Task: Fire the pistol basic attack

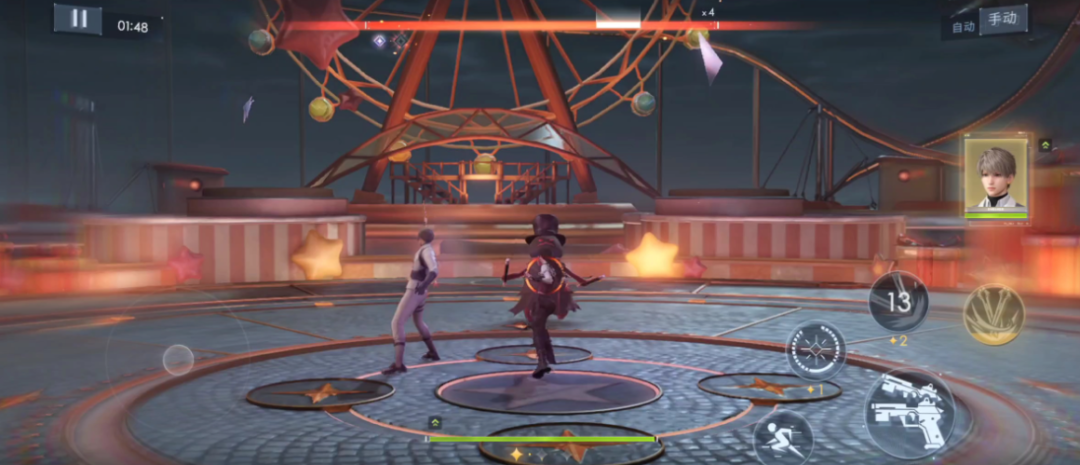Action: [908, 412]
